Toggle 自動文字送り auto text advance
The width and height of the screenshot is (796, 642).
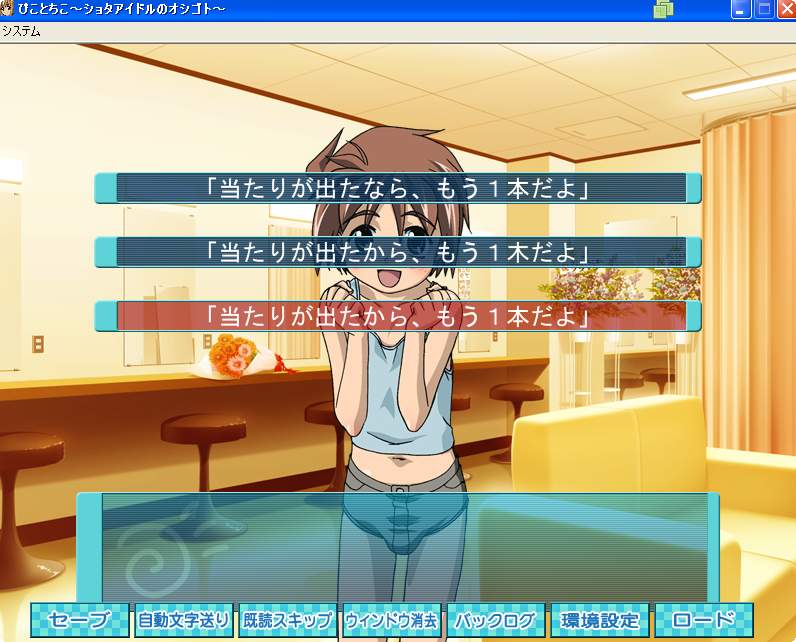tap(184, 620)
